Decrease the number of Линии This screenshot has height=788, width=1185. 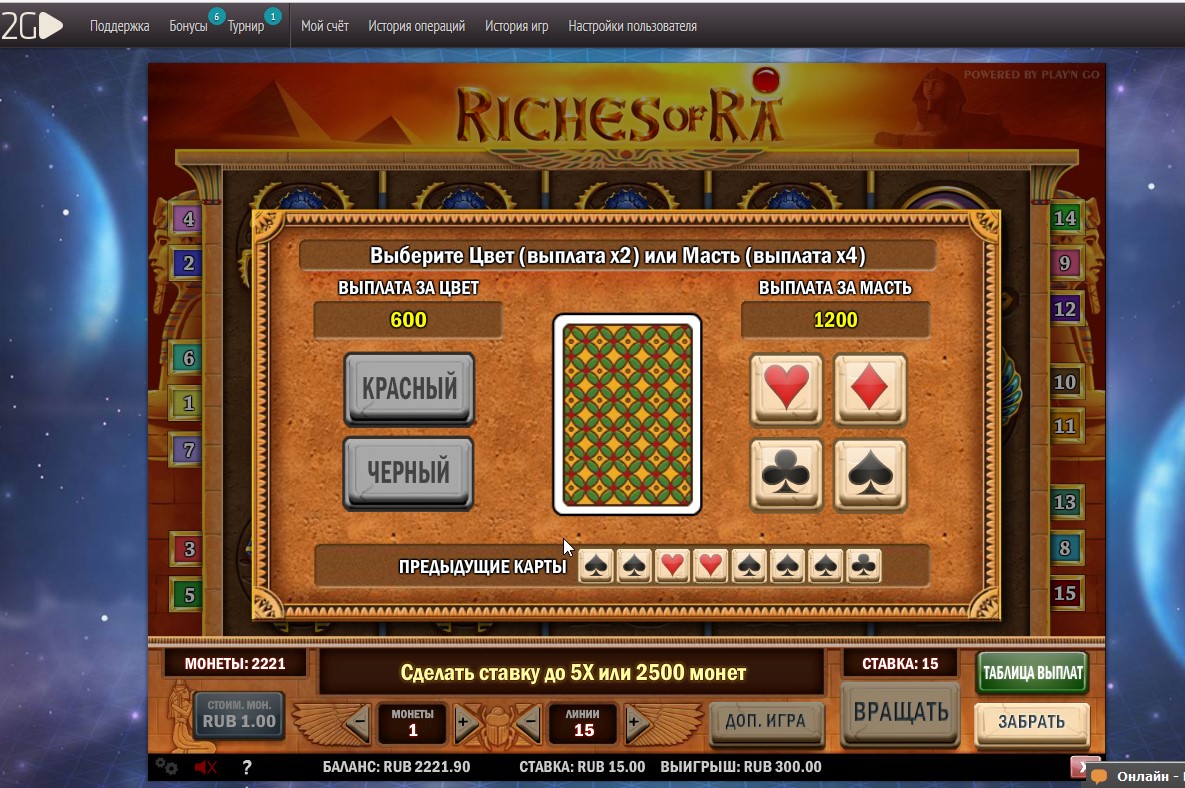530,722
